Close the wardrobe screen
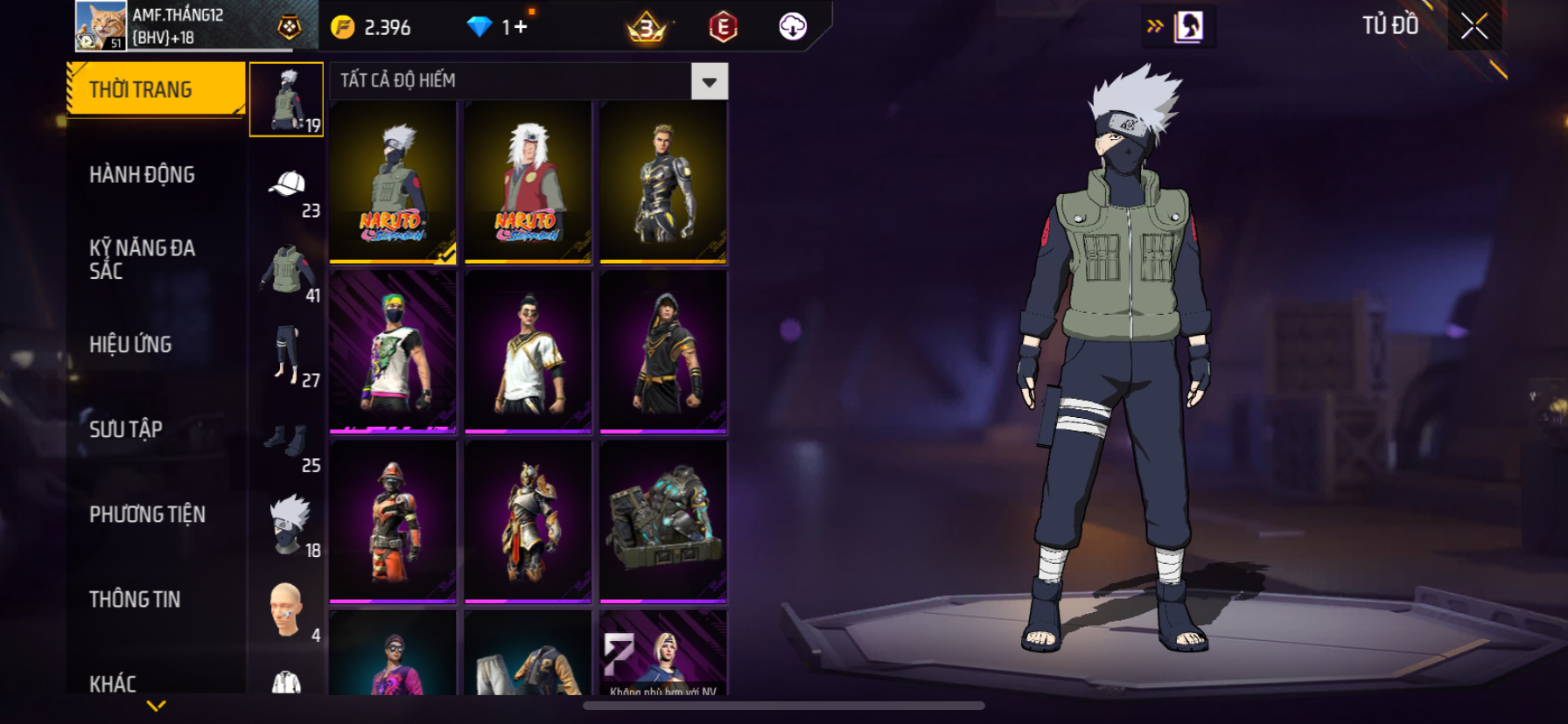 pos(1474,26)
